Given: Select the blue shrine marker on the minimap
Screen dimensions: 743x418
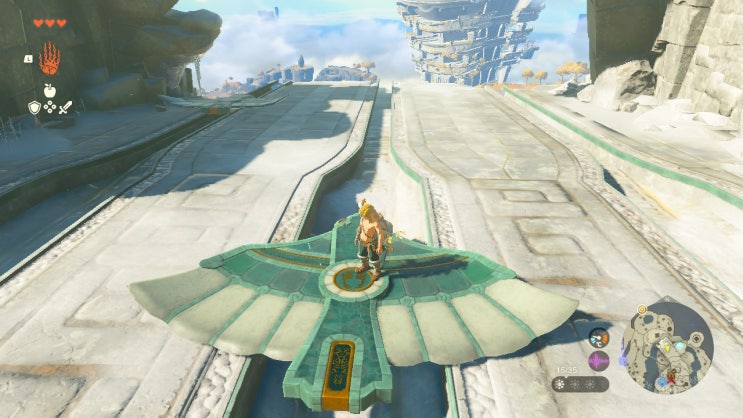Looking at the screenshot, I should tap(661, 383).
